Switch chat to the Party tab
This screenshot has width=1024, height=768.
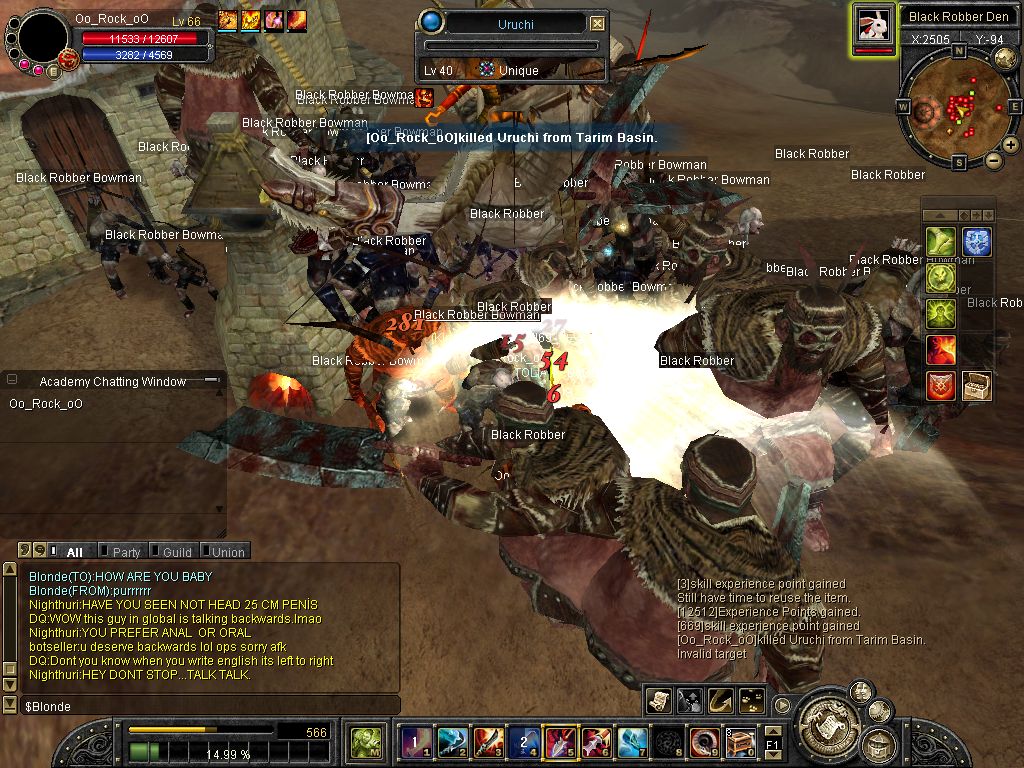[x=126, y=552]
